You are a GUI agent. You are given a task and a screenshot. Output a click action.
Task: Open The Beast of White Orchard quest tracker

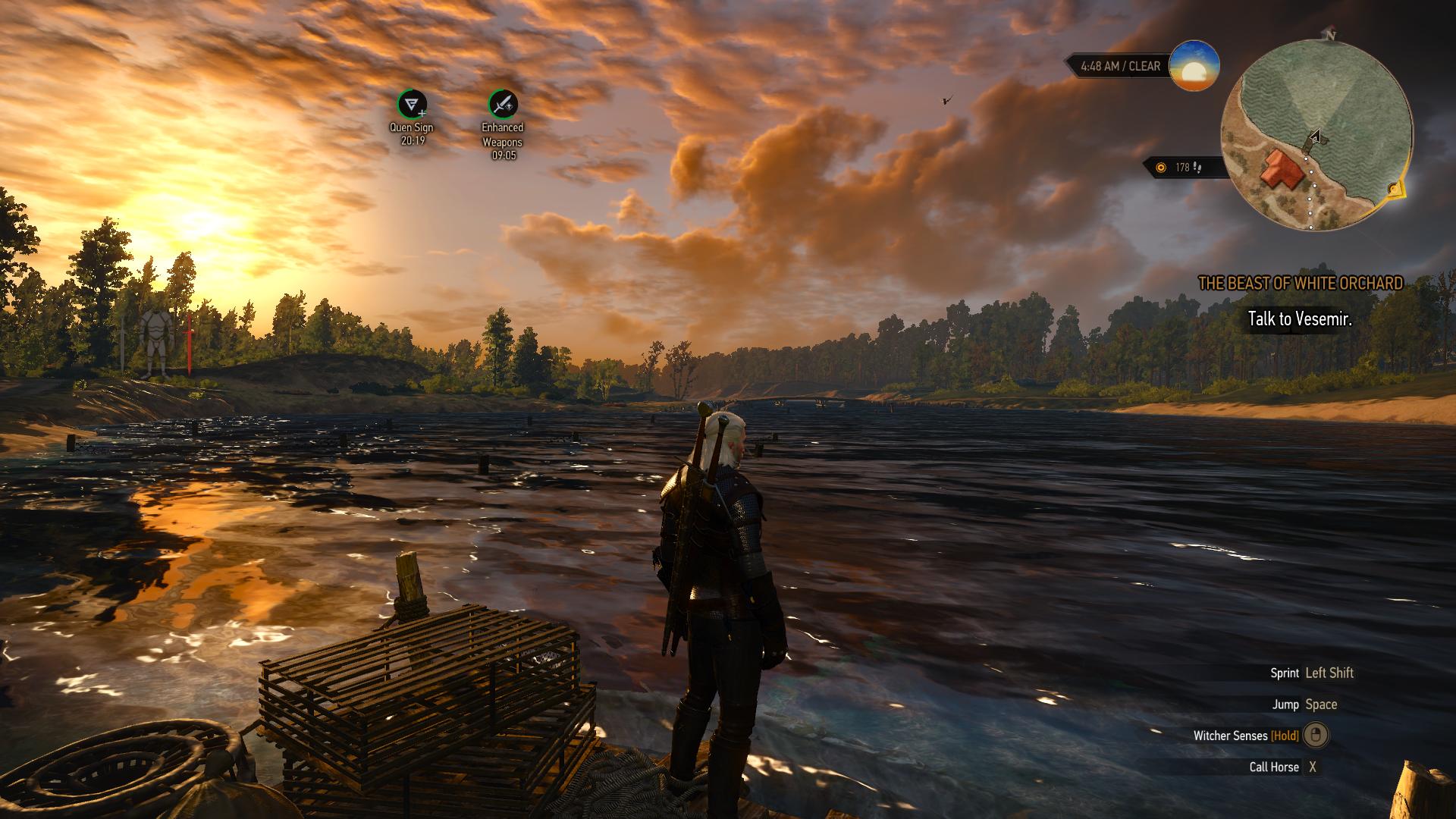click(x=1300, y=284)
